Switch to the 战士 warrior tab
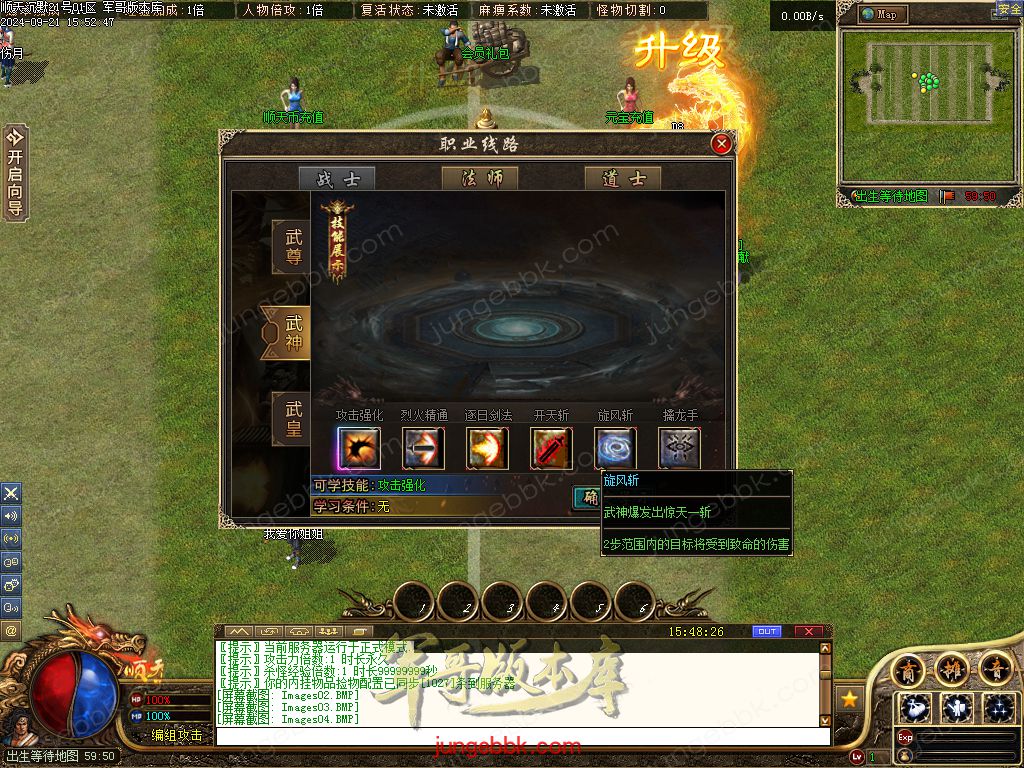1024x768 pixels. (x=337, y=179)
